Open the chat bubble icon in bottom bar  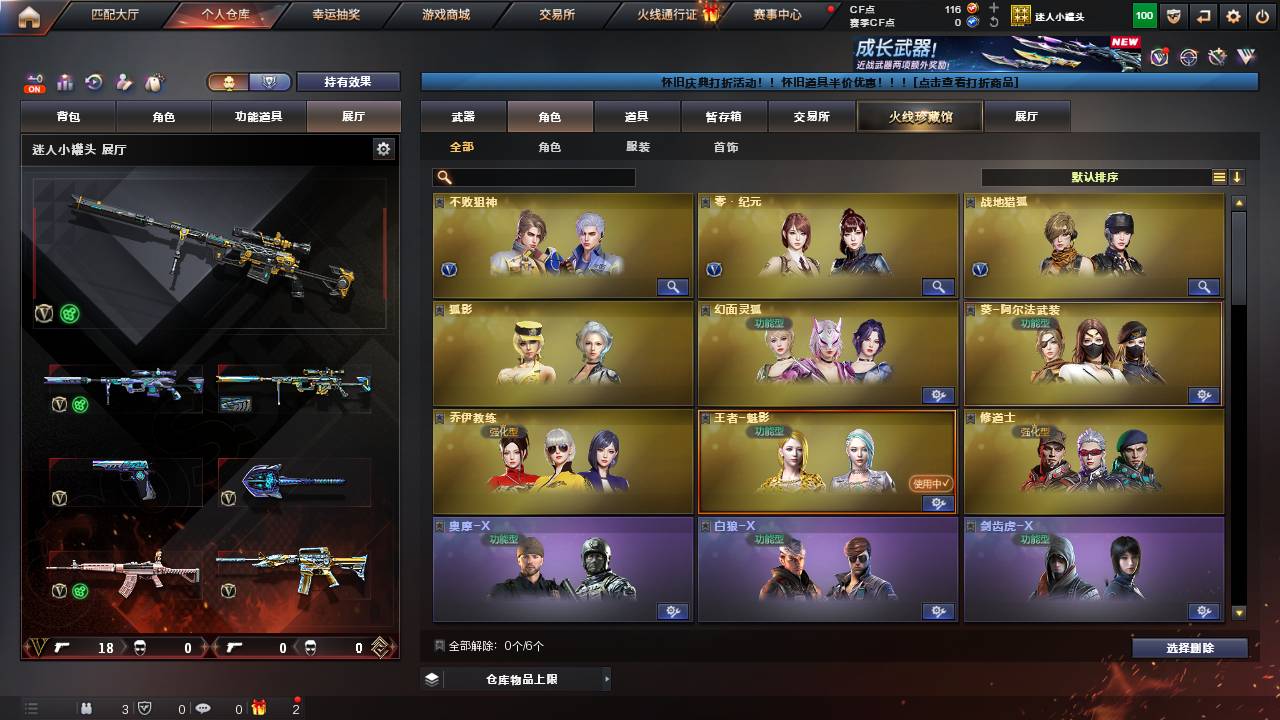(x=203, y=707)
